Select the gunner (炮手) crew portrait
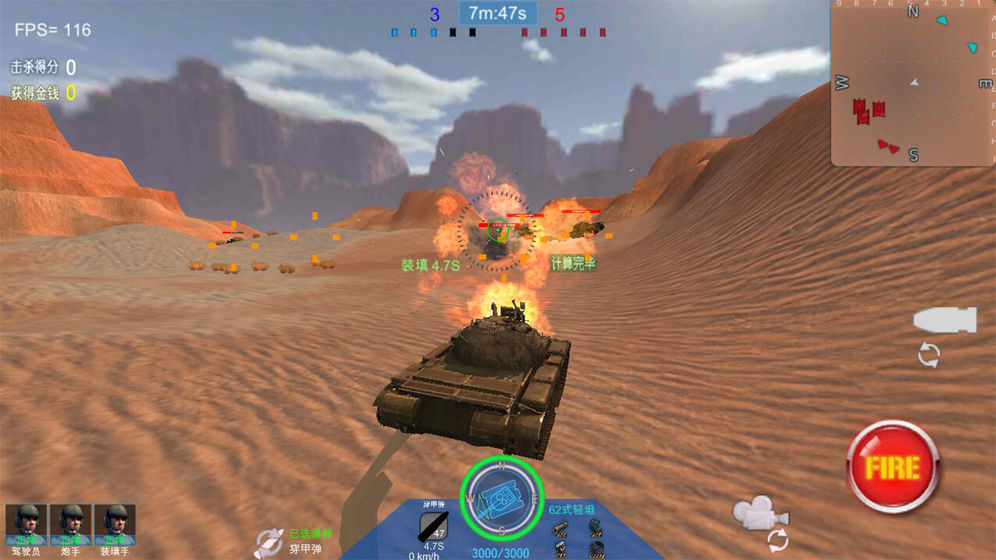Image resolution: width=996 pixels, height=560 pixels. [x=70, y=524]
